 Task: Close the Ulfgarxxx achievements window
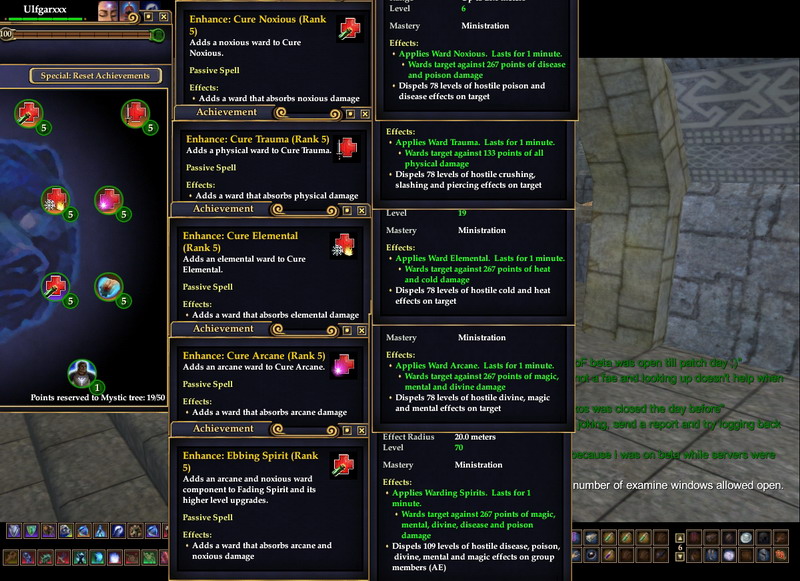(x=163, y=17)
